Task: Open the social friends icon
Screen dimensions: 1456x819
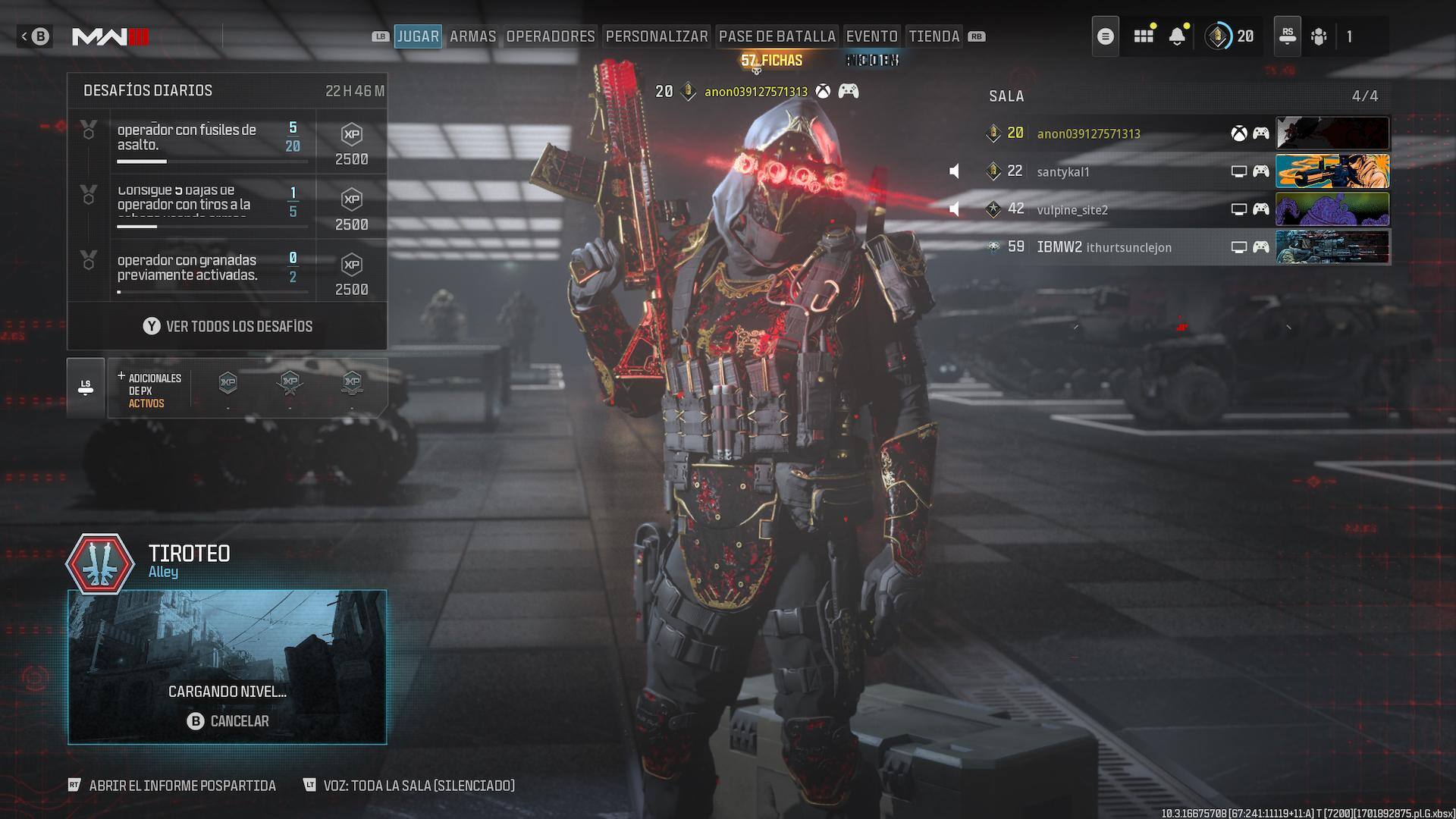Action: [x=1319, y=36]
